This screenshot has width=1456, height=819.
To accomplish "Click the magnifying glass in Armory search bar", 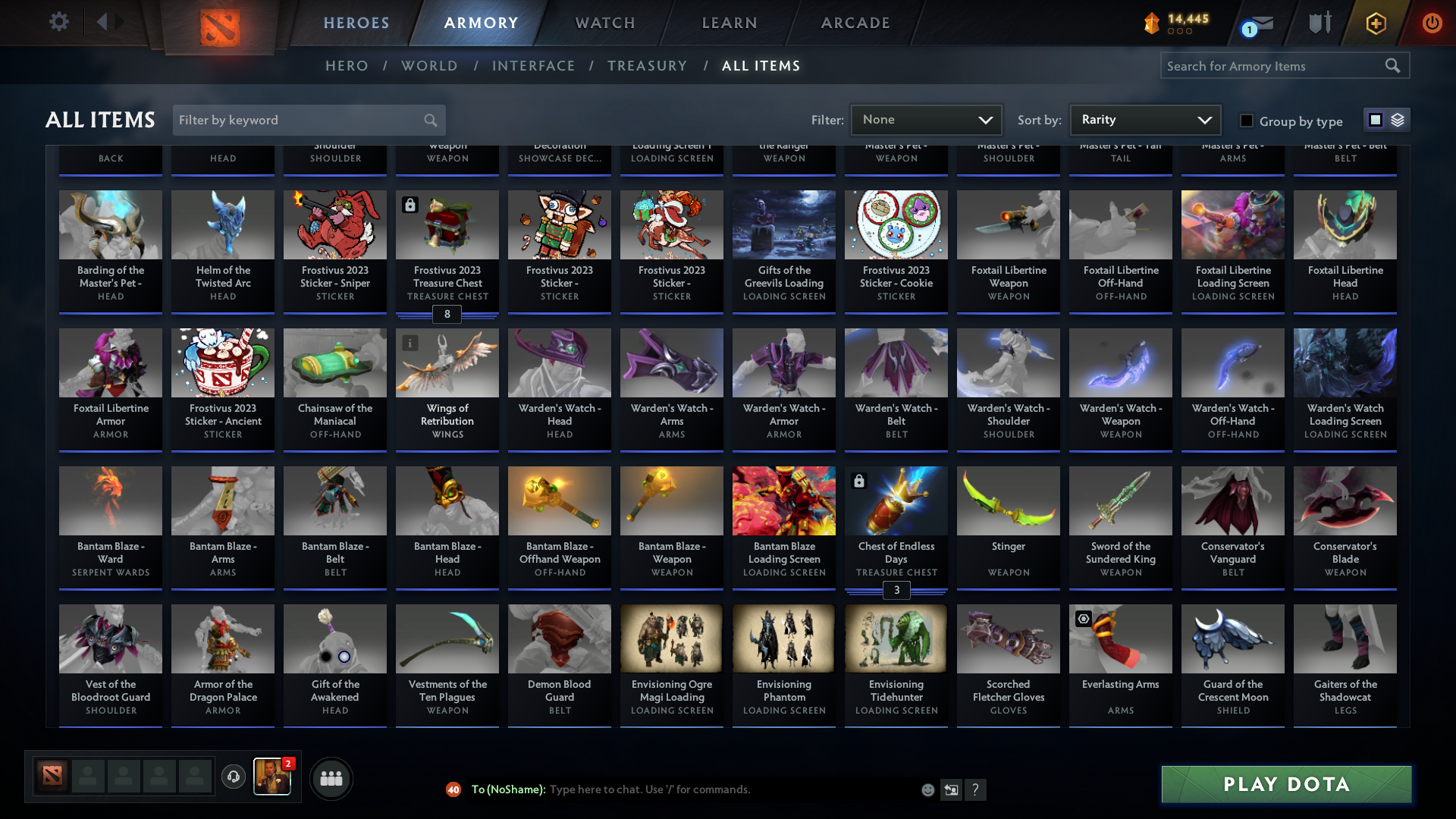I will coord(1394,65).
